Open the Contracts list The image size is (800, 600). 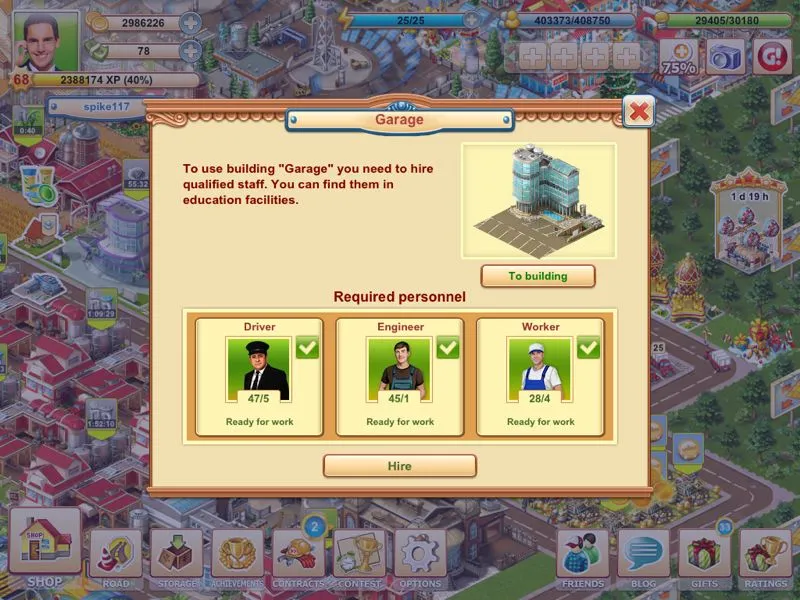coord(298,556)
